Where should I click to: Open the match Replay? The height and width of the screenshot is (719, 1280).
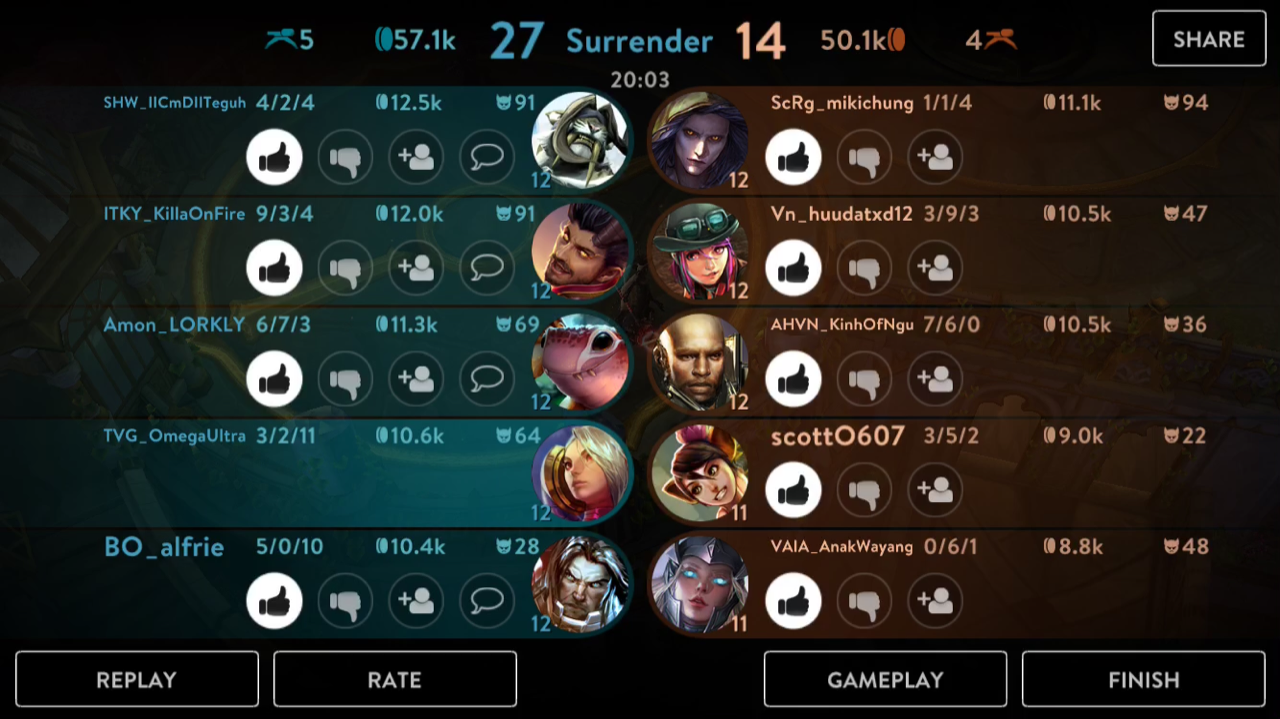[x=137, y=680]
